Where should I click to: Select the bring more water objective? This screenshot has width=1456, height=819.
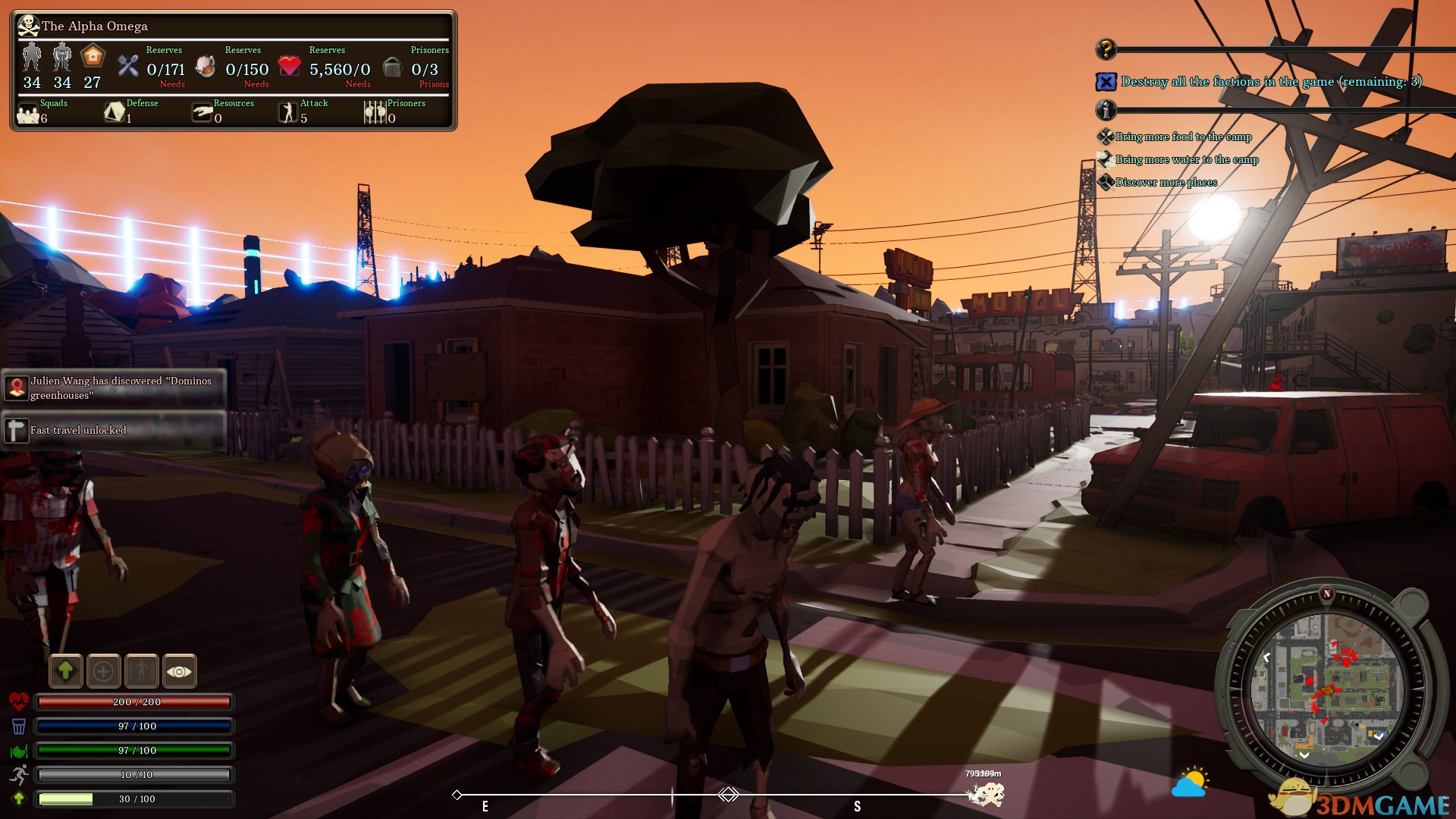pyautogui.click(x=1186, y=160)
